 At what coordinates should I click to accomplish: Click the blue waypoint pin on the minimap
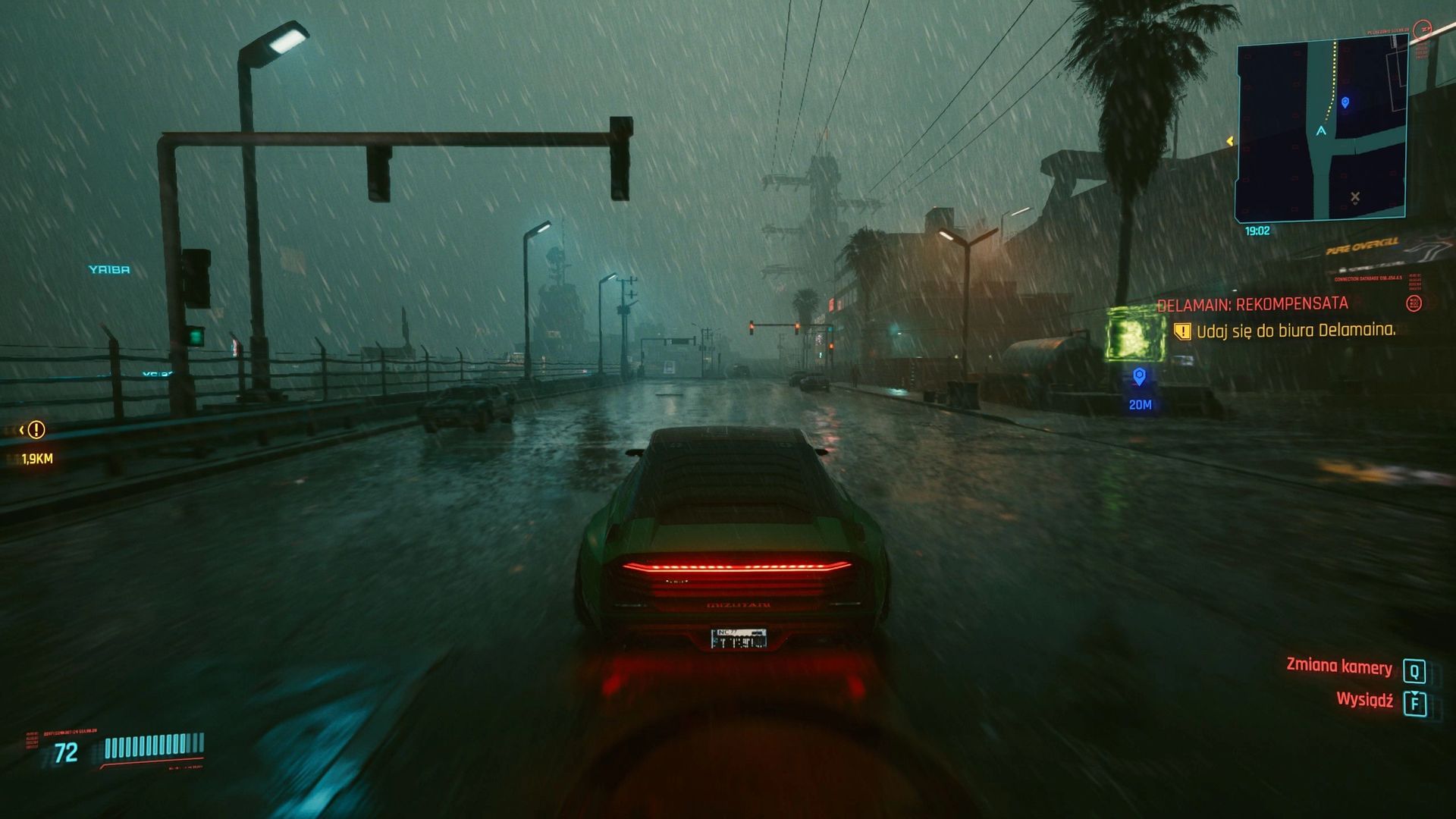1345,102
